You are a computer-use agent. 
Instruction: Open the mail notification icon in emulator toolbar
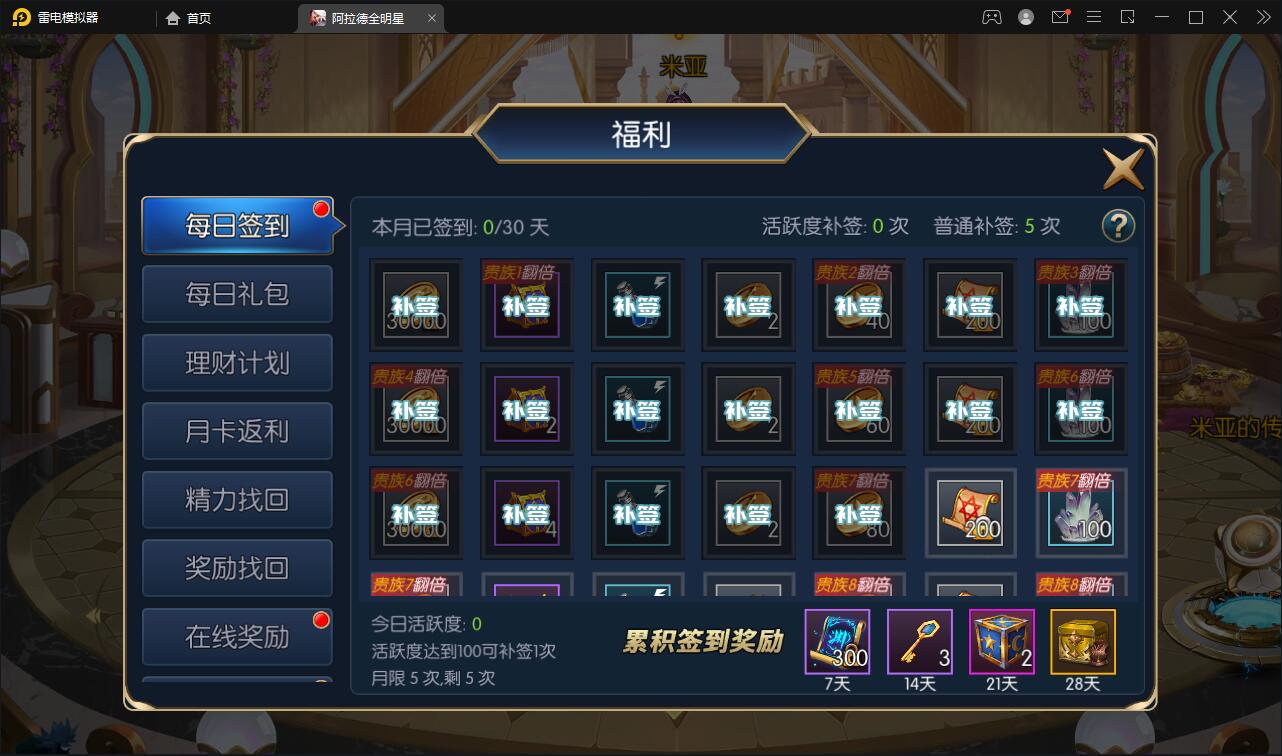point(1060,17)
